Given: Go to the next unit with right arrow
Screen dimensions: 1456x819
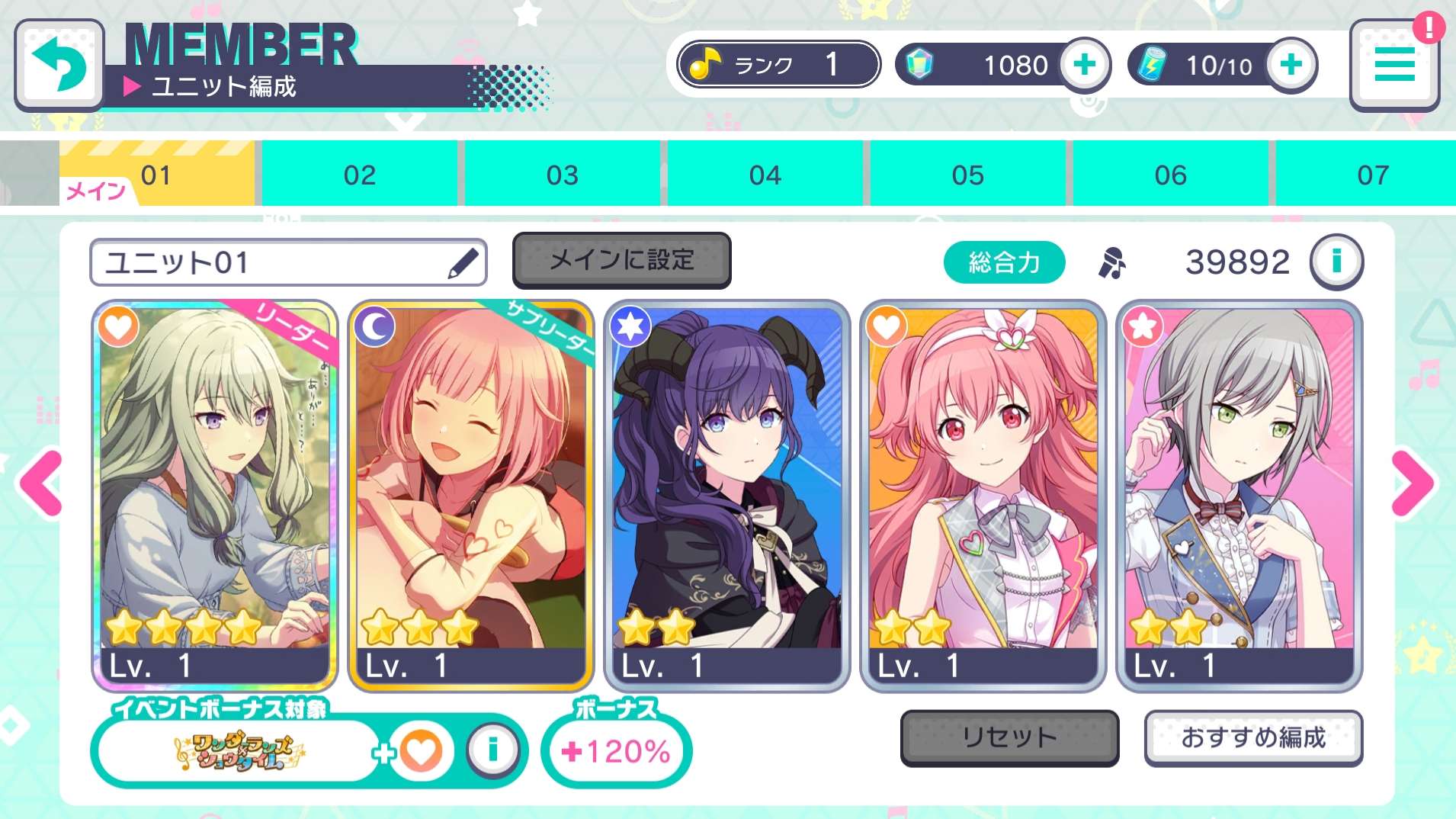Looking at the screenshot, I should point(1413,483).
